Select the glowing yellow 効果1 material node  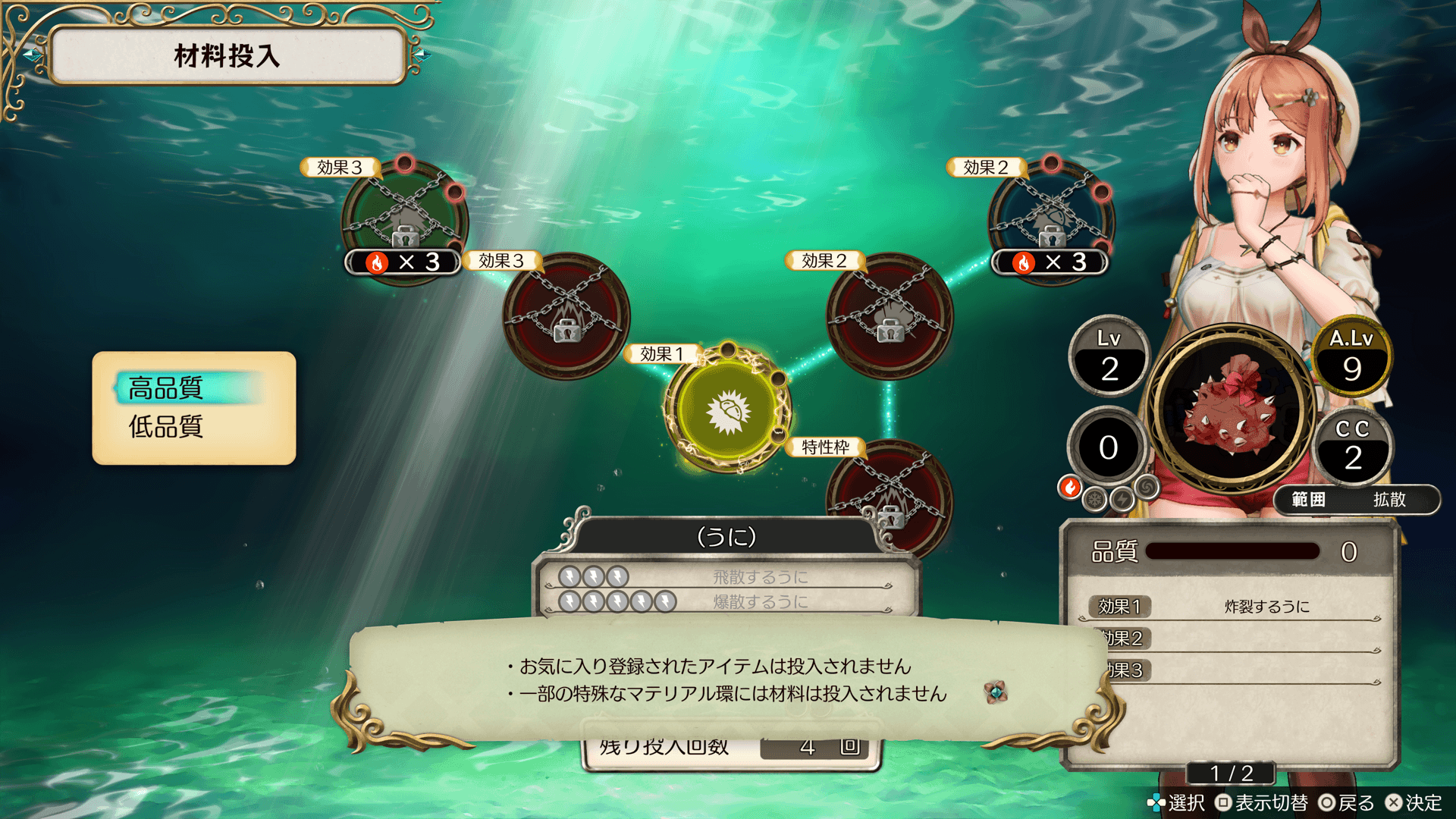pos(727,410)
